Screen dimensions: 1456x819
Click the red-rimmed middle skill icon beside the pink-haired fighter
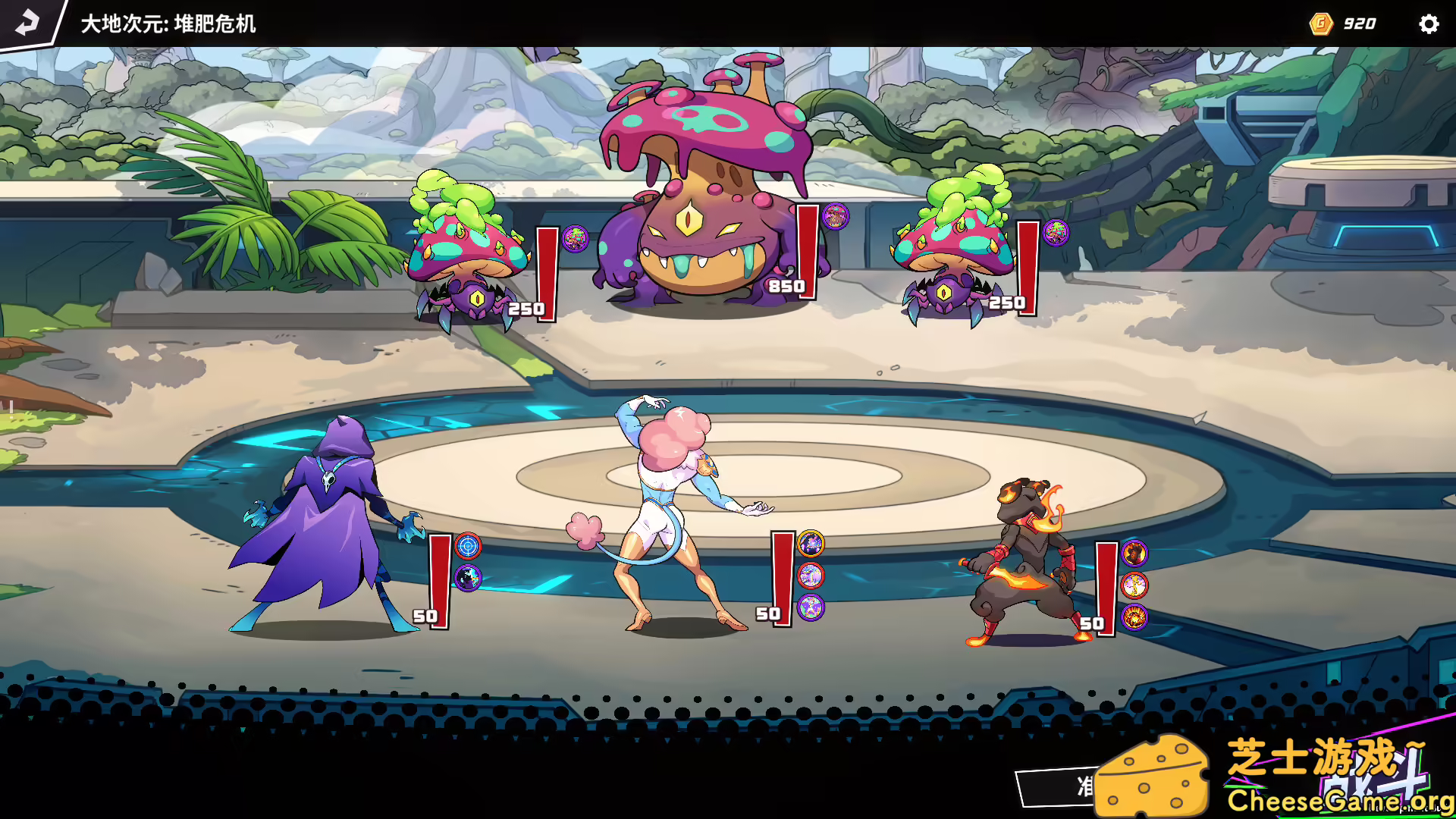[811, 575]
